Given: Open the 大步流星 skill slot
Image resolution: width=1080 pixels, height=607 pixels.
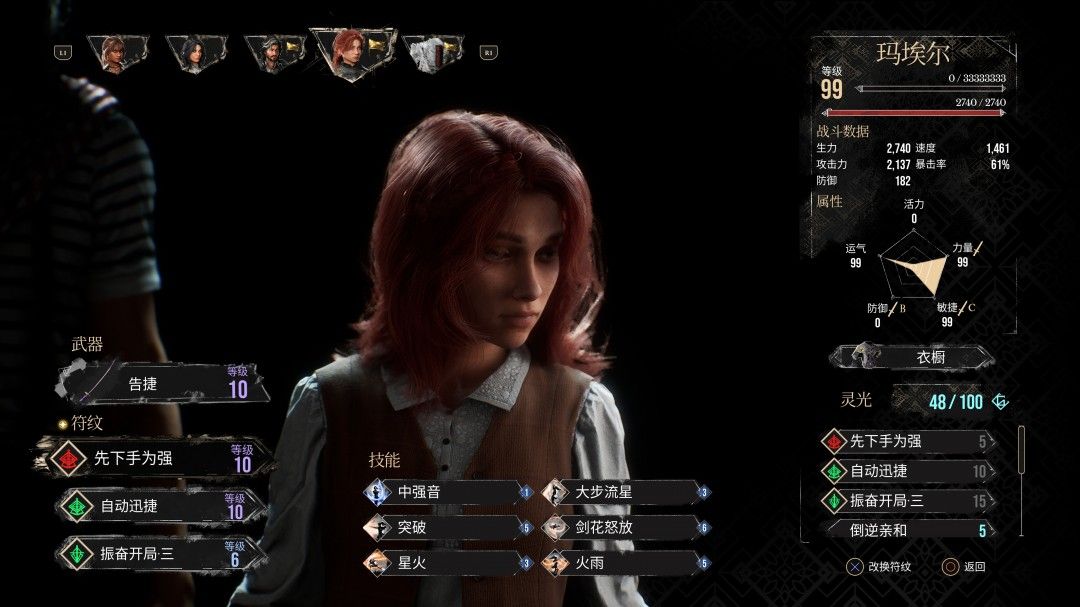Looking at the screenshot, I should click(625, 492).
